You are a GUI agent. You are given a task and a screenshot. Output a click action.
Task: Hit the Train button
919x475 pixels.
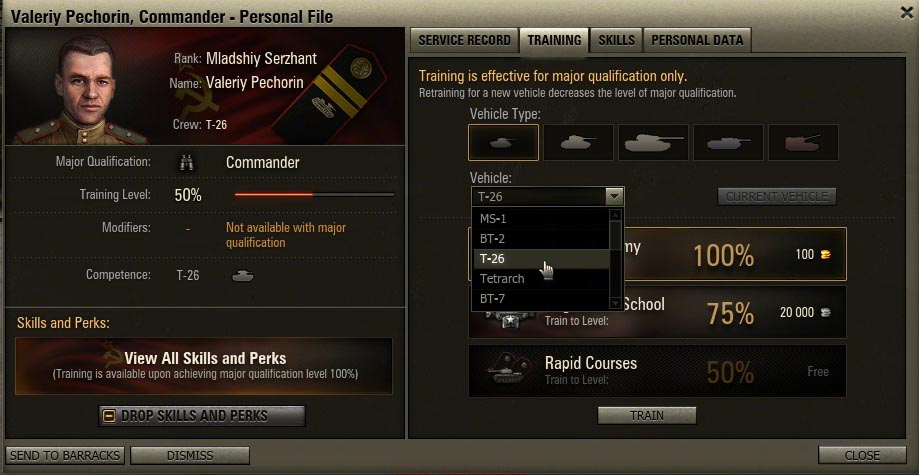pos(646,415)
